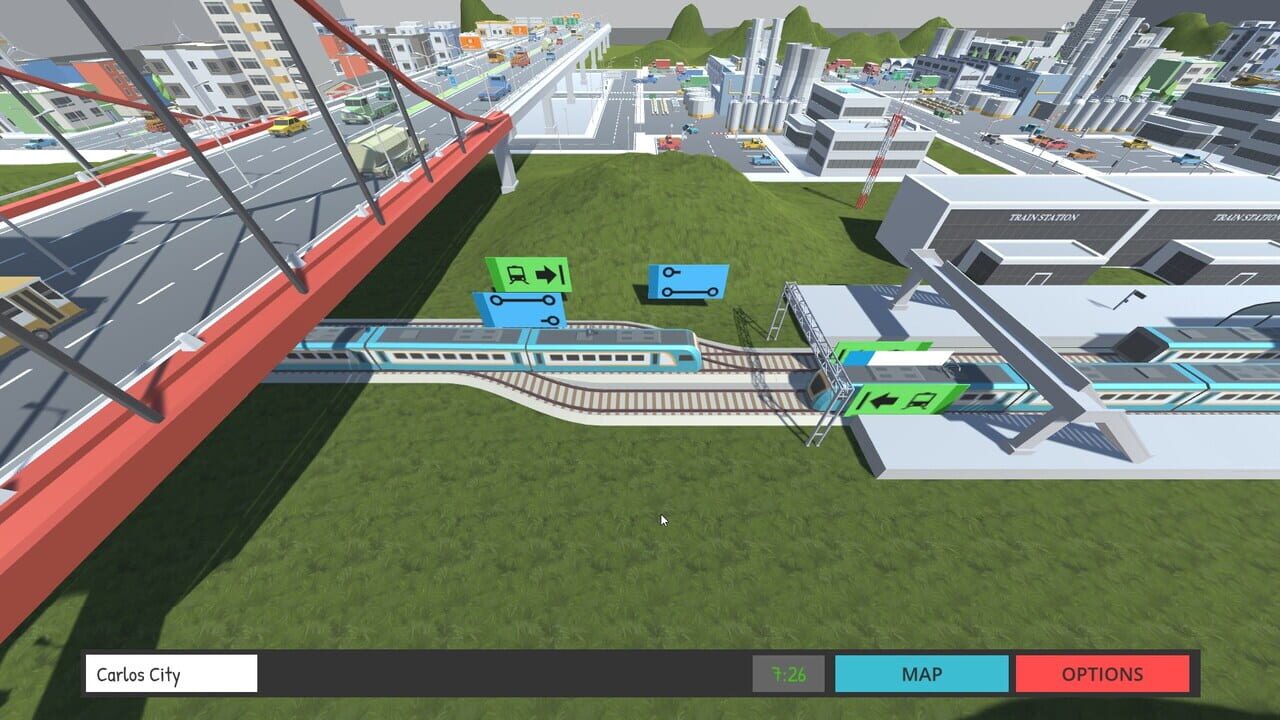The height and width of the screenshot is (720, 1280).
Task: Click the right arrow on the green departure sign
Action: (547, 274)
